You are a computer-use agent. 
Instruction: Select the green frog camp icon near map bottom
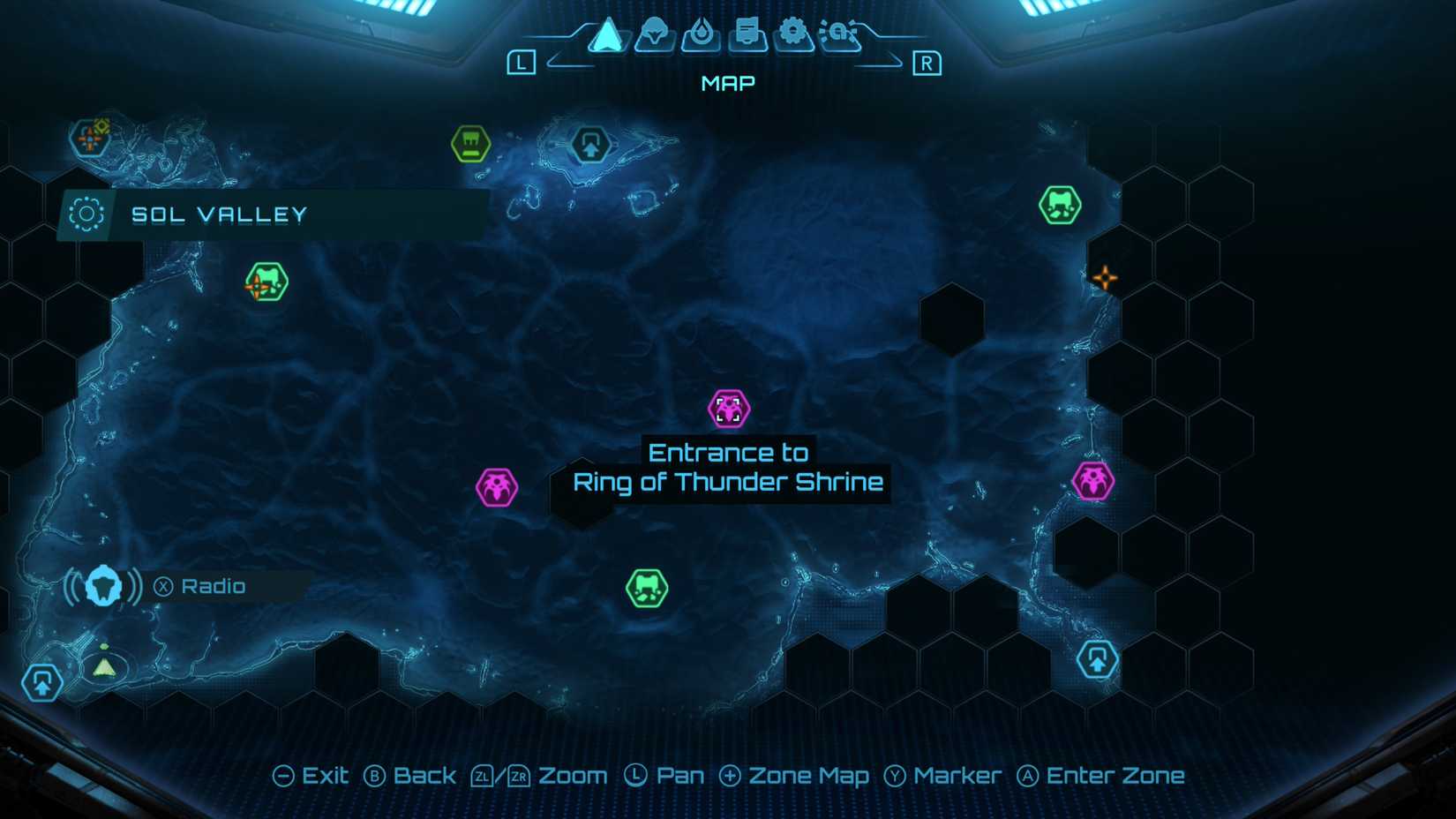click(647, 588)
